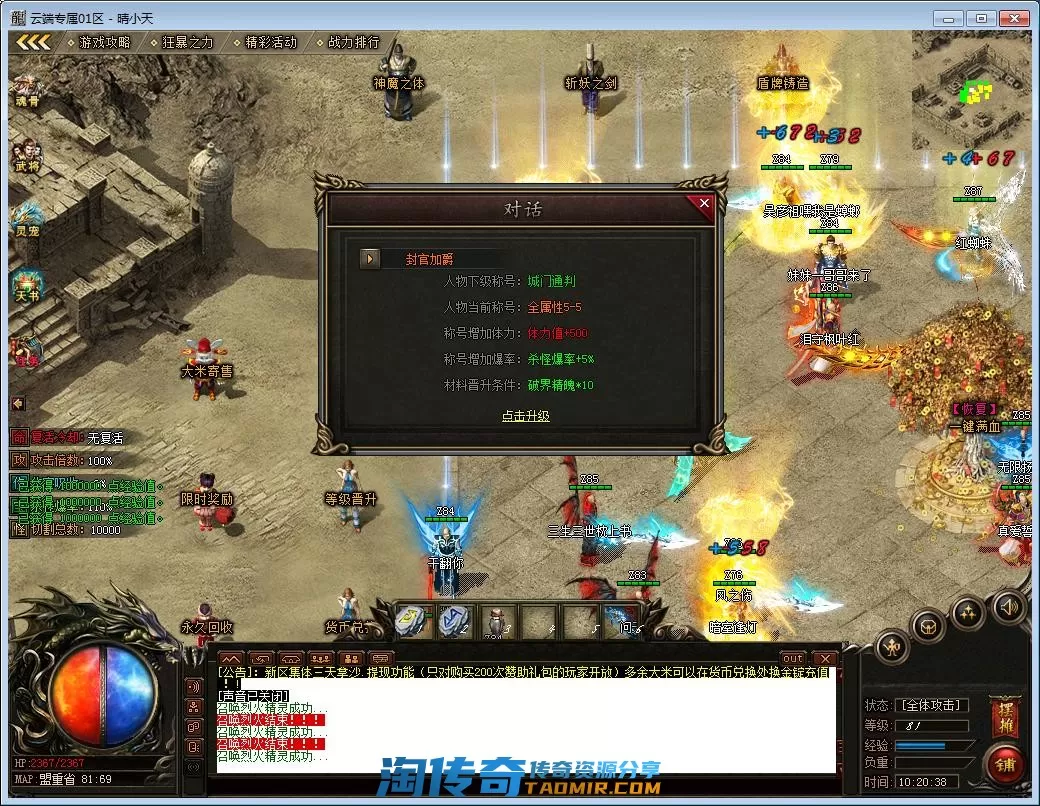Collapse the top menu with the arrows button
The height and width of the screenshot is (806, 1040).
pos(33,42)
